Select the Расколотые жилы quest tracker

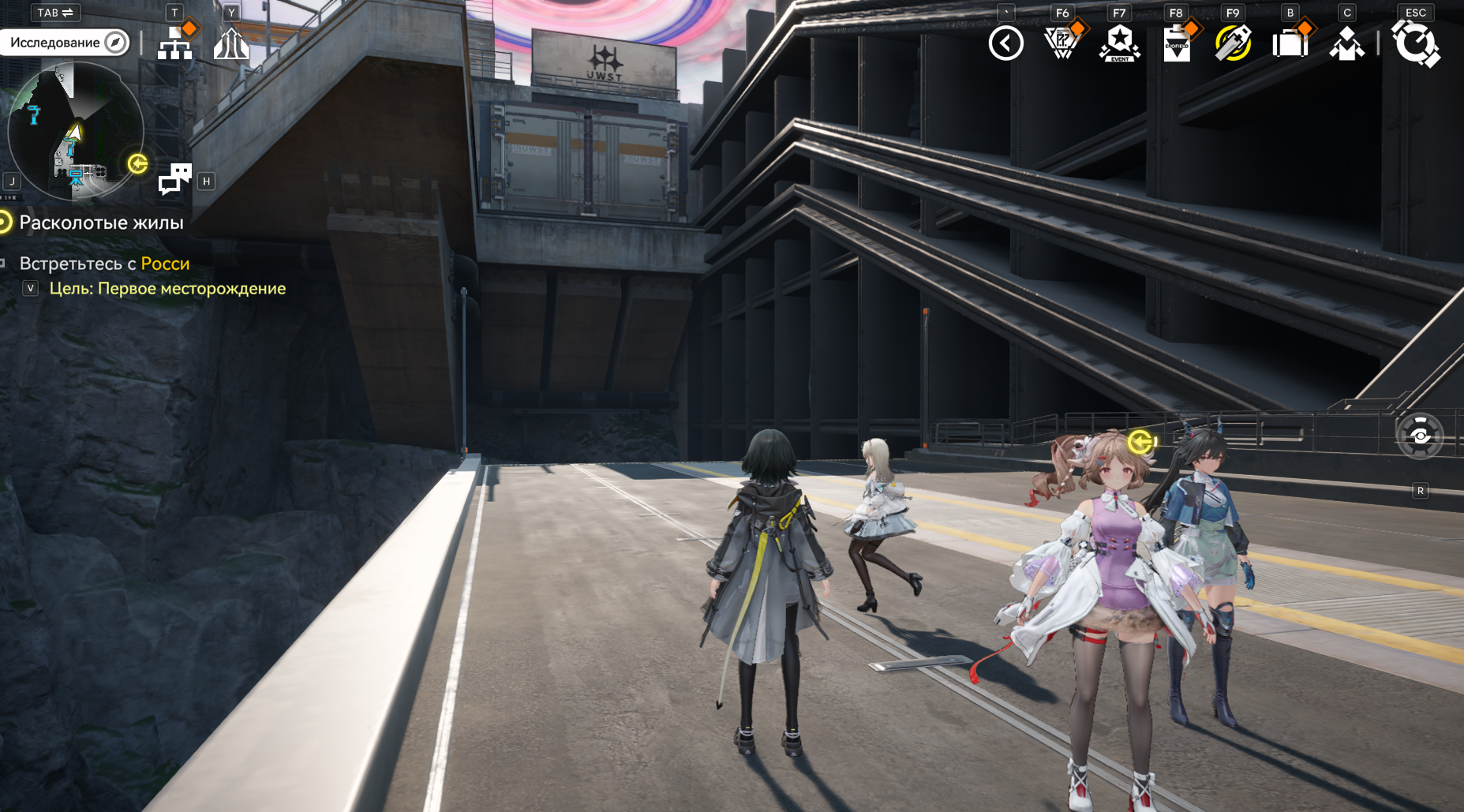coord(100,223)
